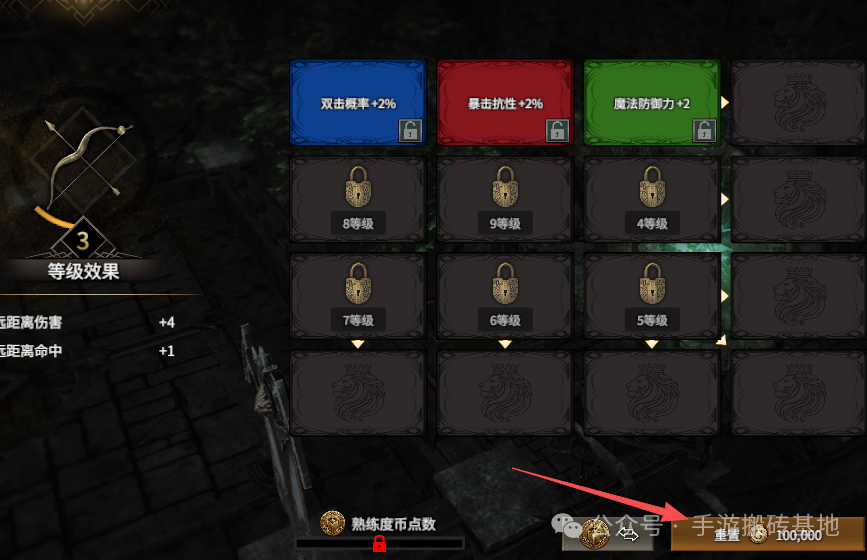Viewport: 867px width, 560px height.
Task: Click the locked 4等级 slot
Action: (651, 198)
